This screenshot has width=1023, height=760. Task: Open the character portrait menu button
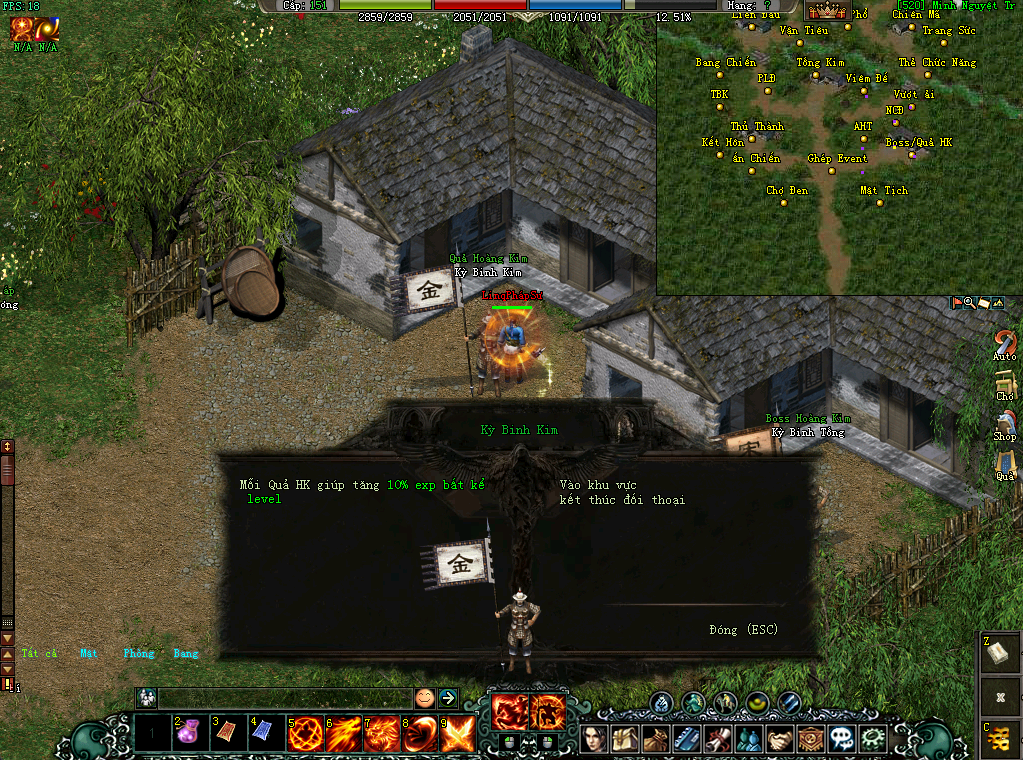click(596, 739)
